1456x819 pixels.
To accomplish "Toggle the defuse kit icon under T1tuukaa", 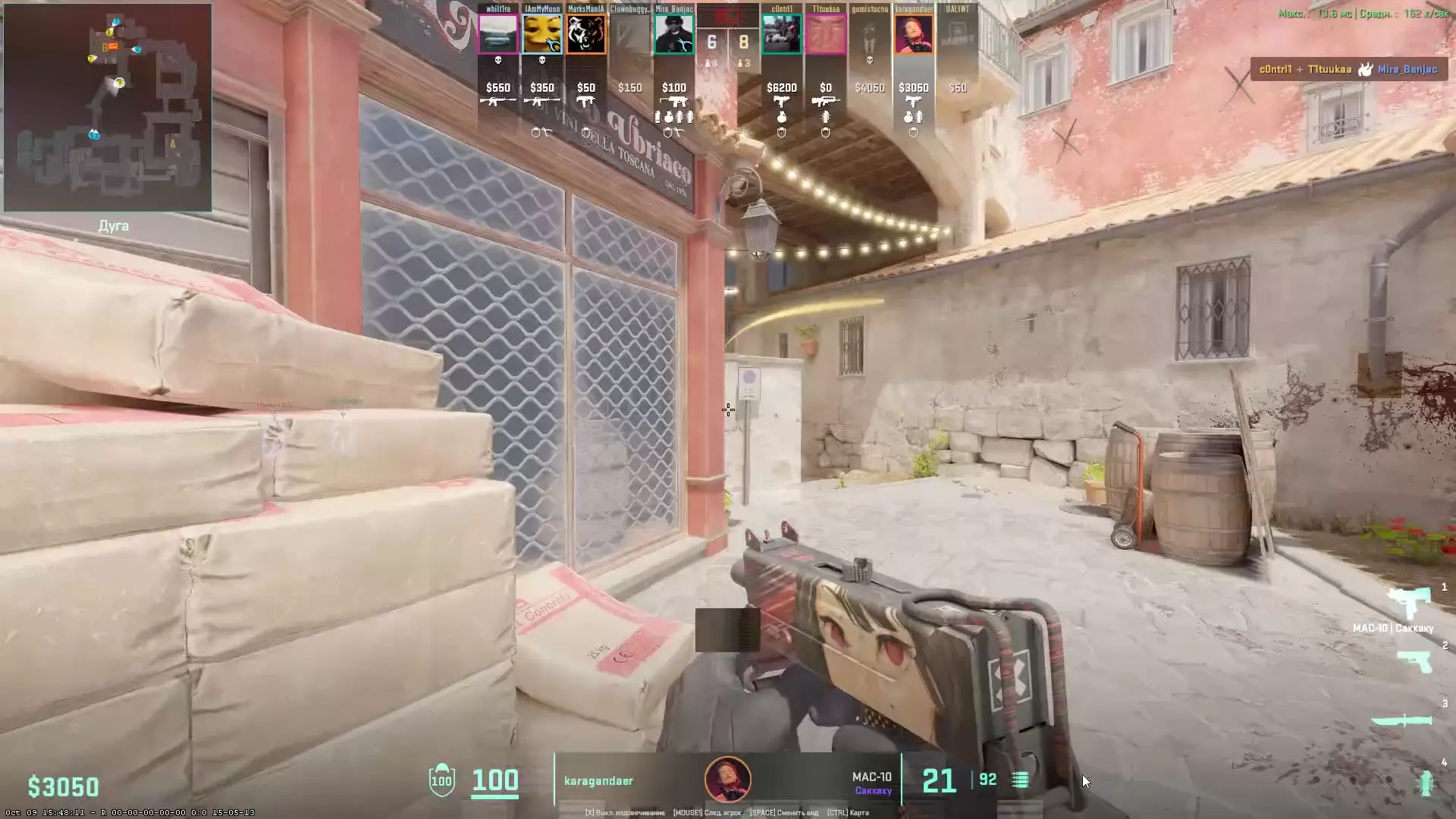I will [827, 133].
